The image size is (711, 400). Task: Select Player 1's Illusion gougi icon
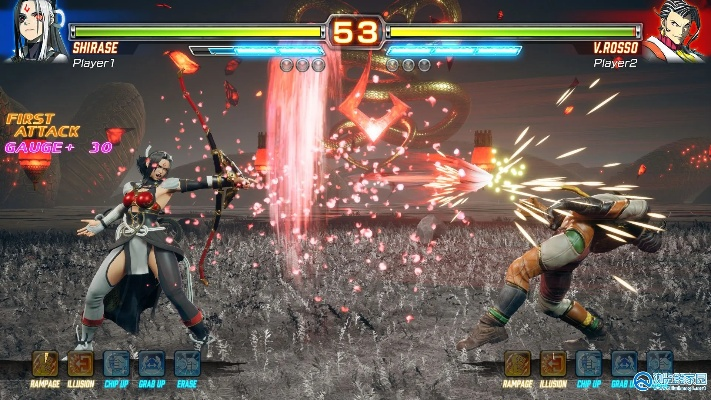click(x=81, y=363)
